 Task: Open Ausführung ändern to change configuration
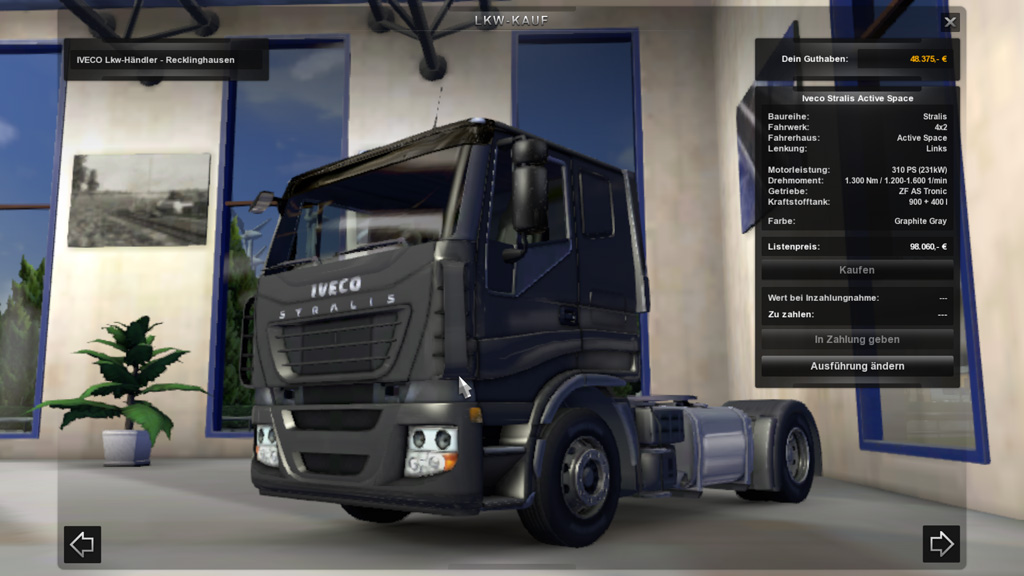857,366
